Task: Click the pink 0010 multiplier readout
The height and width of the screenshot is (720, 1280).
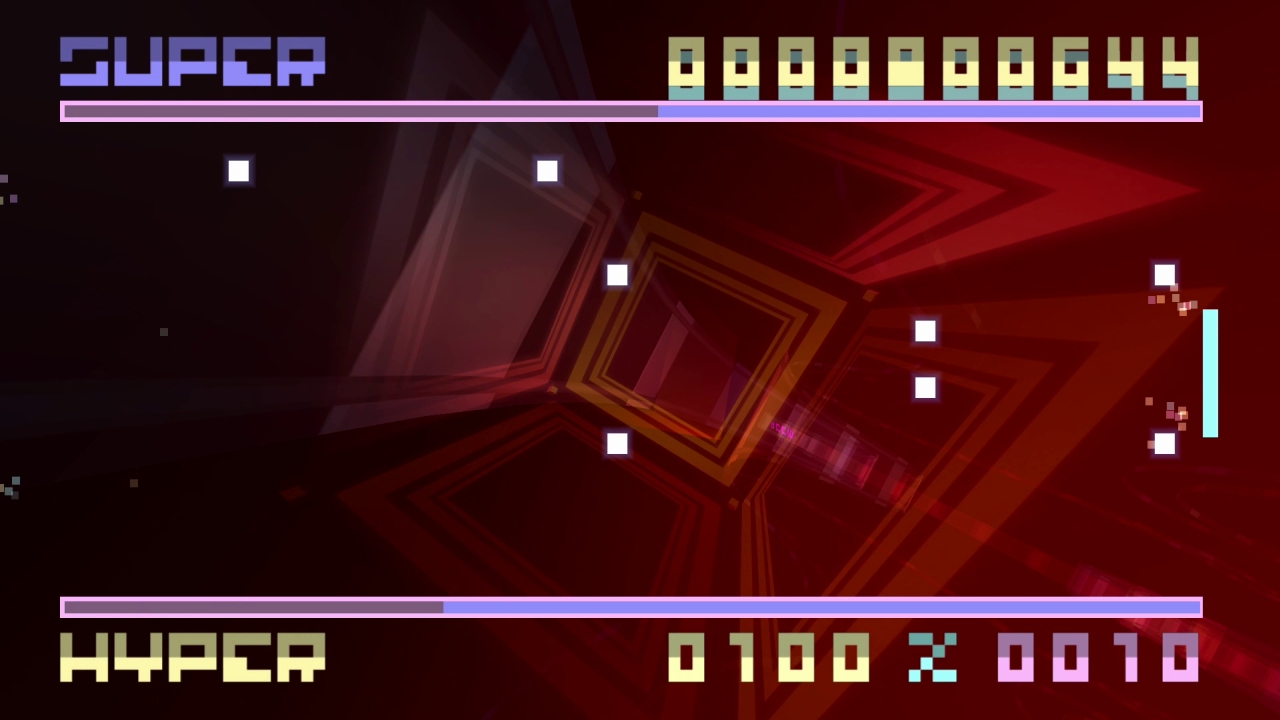Action: (1100, 657)
